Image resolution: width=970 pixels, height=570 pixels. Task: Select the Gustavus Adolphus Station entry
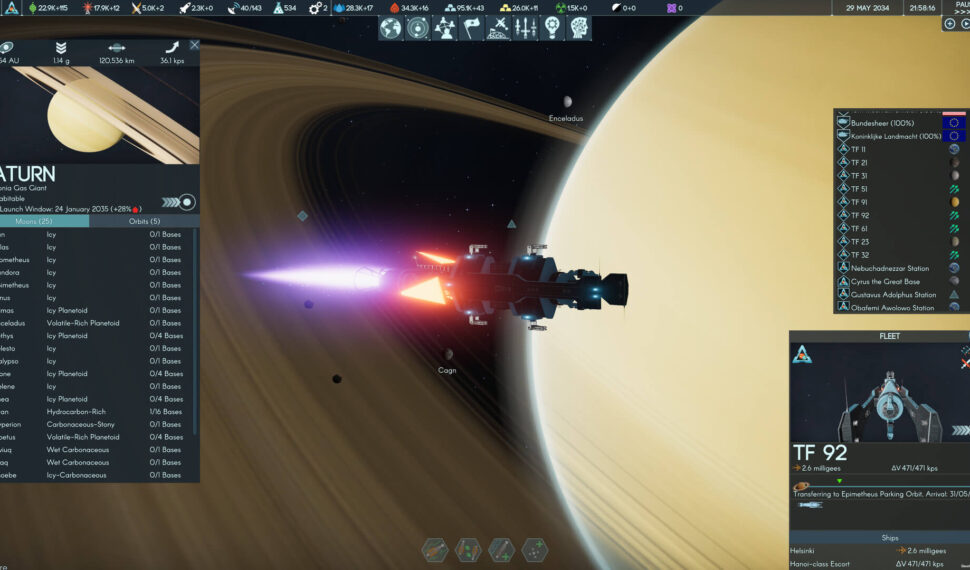coord(893,295)
